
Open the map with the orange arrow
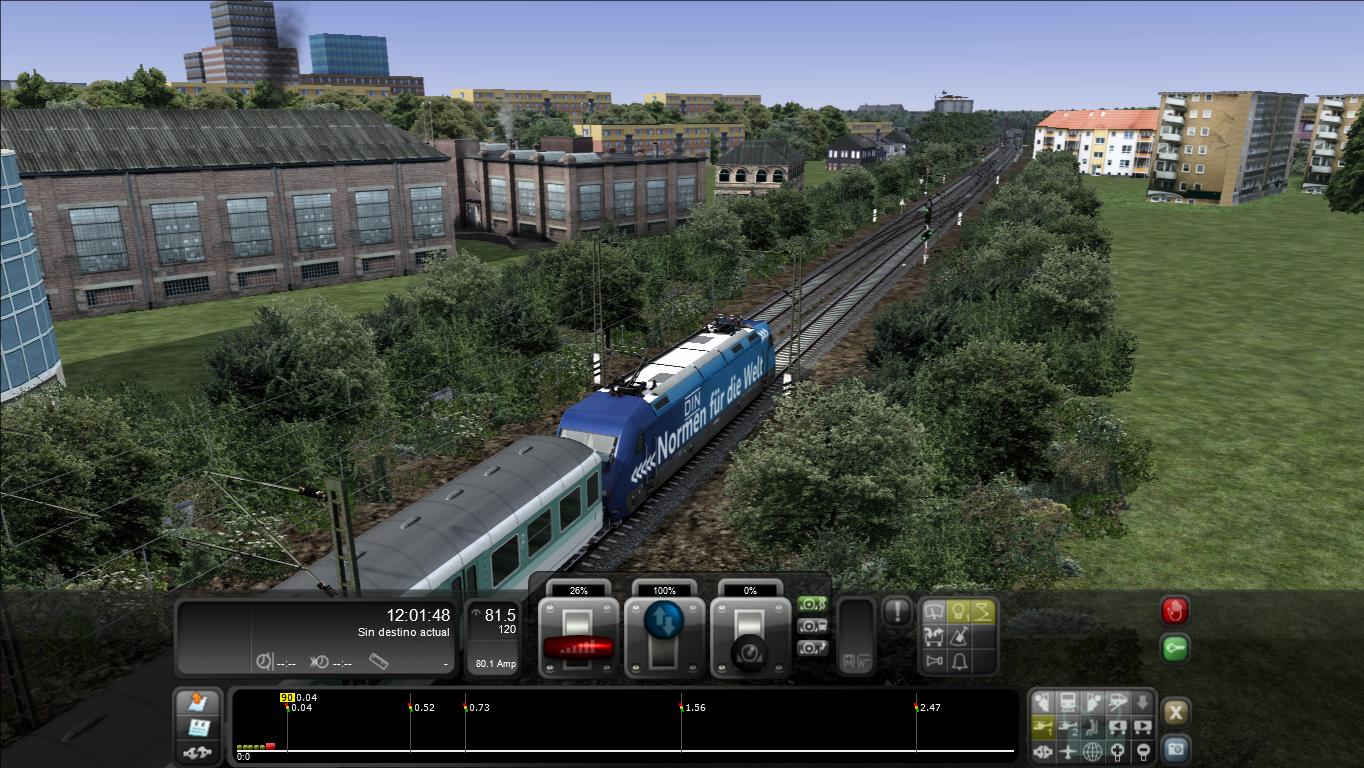click(x=198, y=702)
